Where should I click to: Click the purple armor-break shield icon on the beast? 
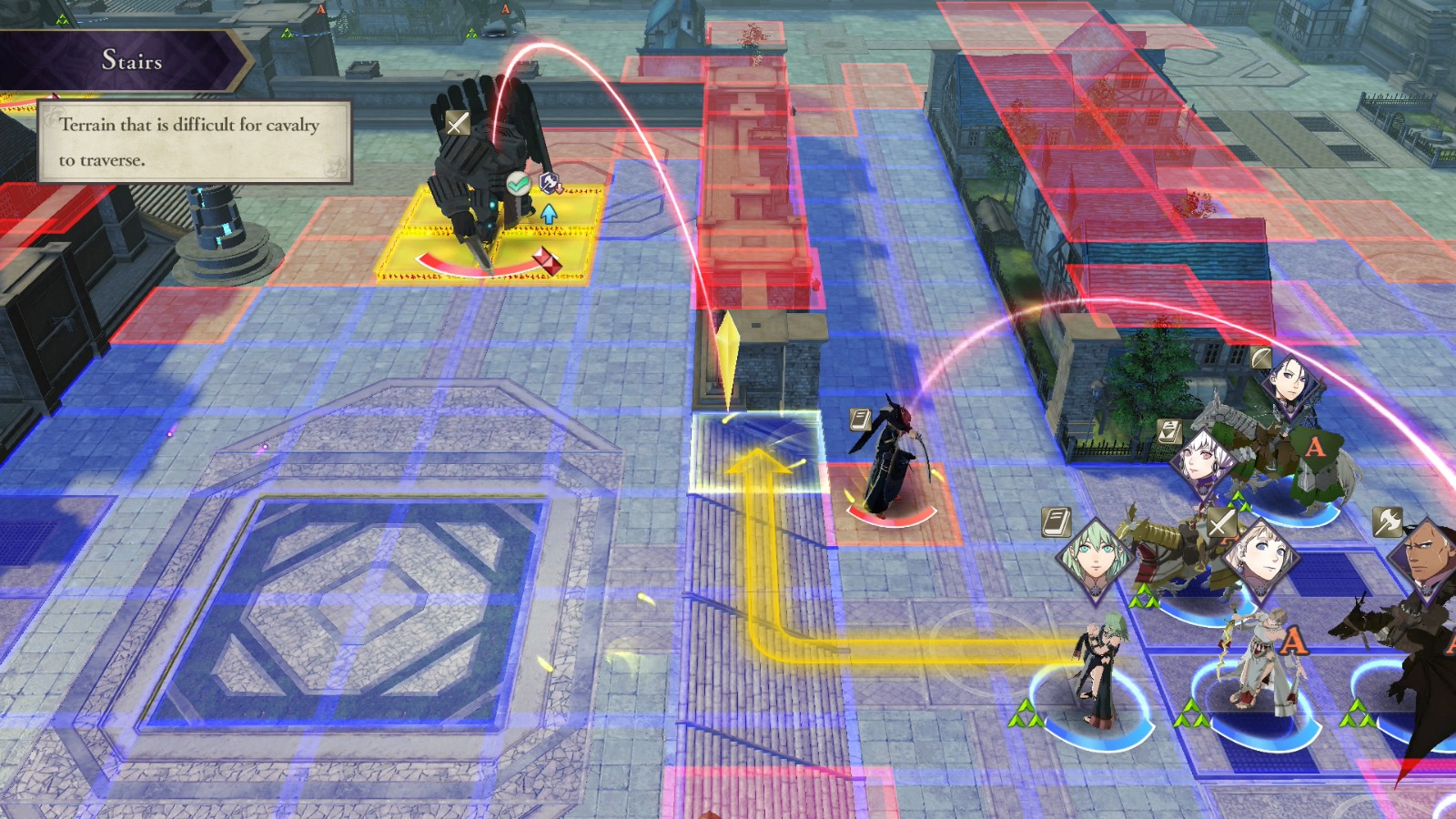pos(550,182)
